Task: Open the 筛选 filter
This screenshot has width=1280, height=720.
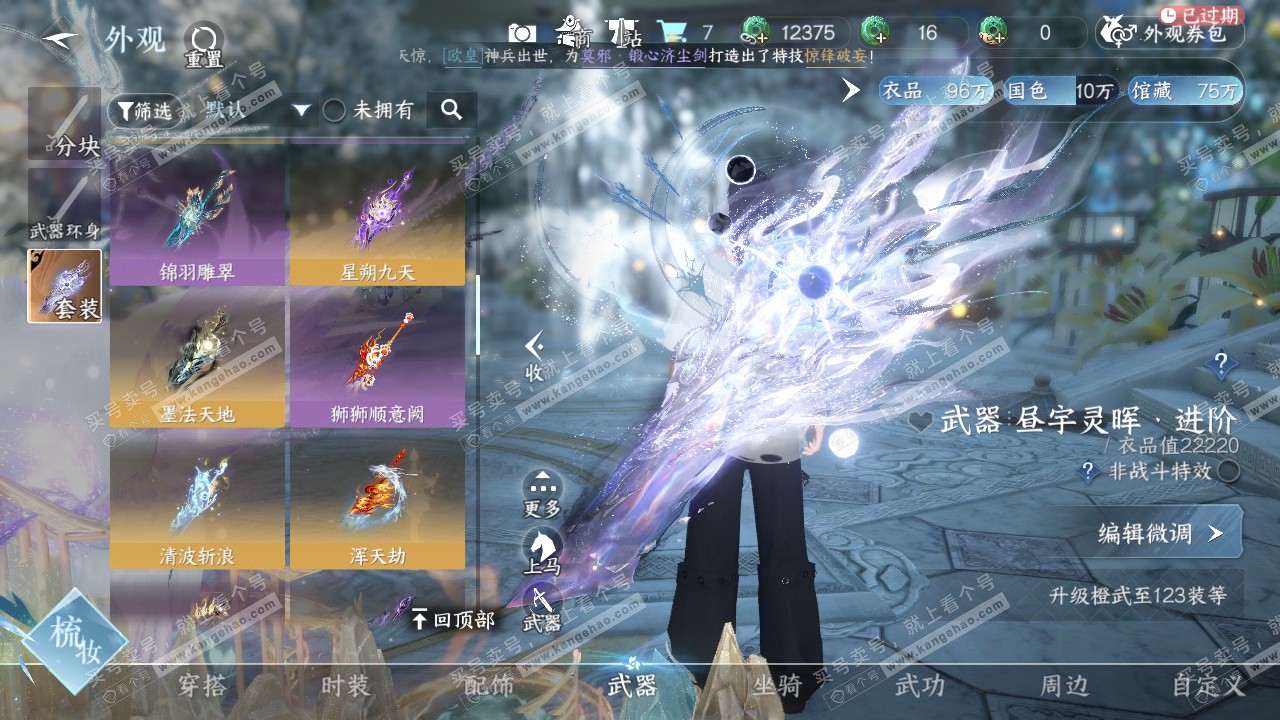Action: click(142, 111)
